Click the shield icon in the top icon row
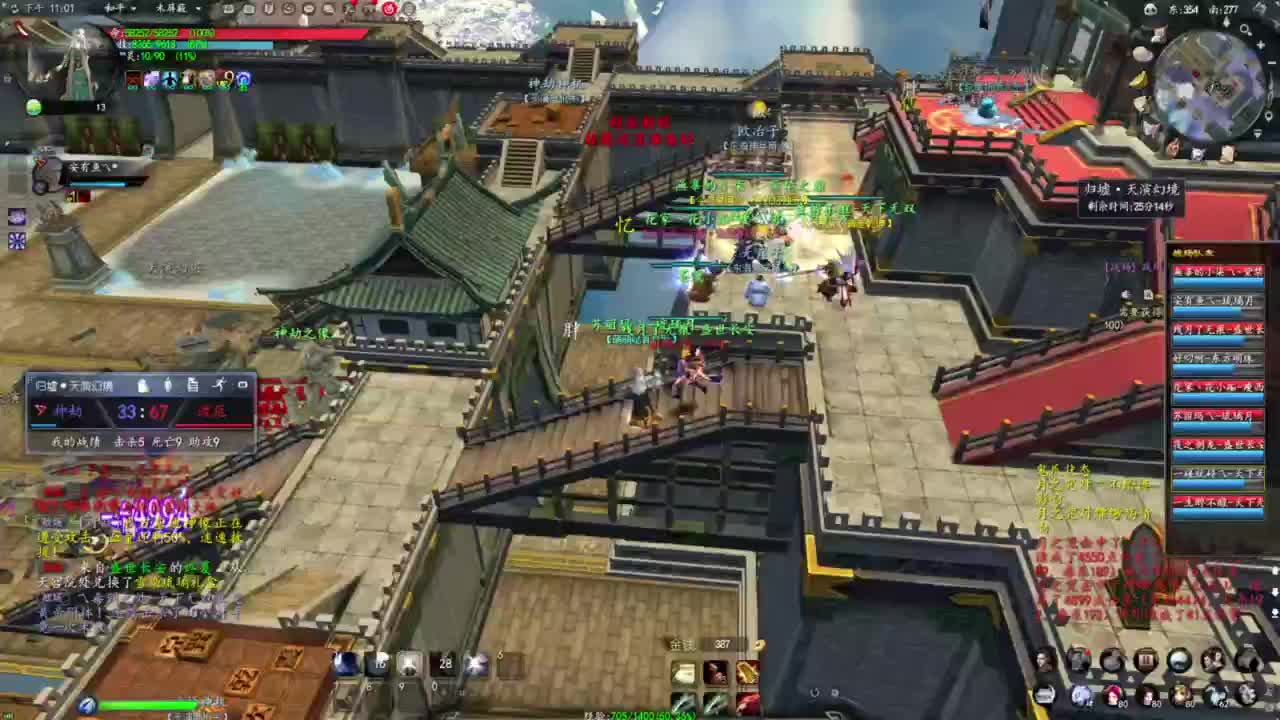 pyautogui.click(x=269, y=9)
